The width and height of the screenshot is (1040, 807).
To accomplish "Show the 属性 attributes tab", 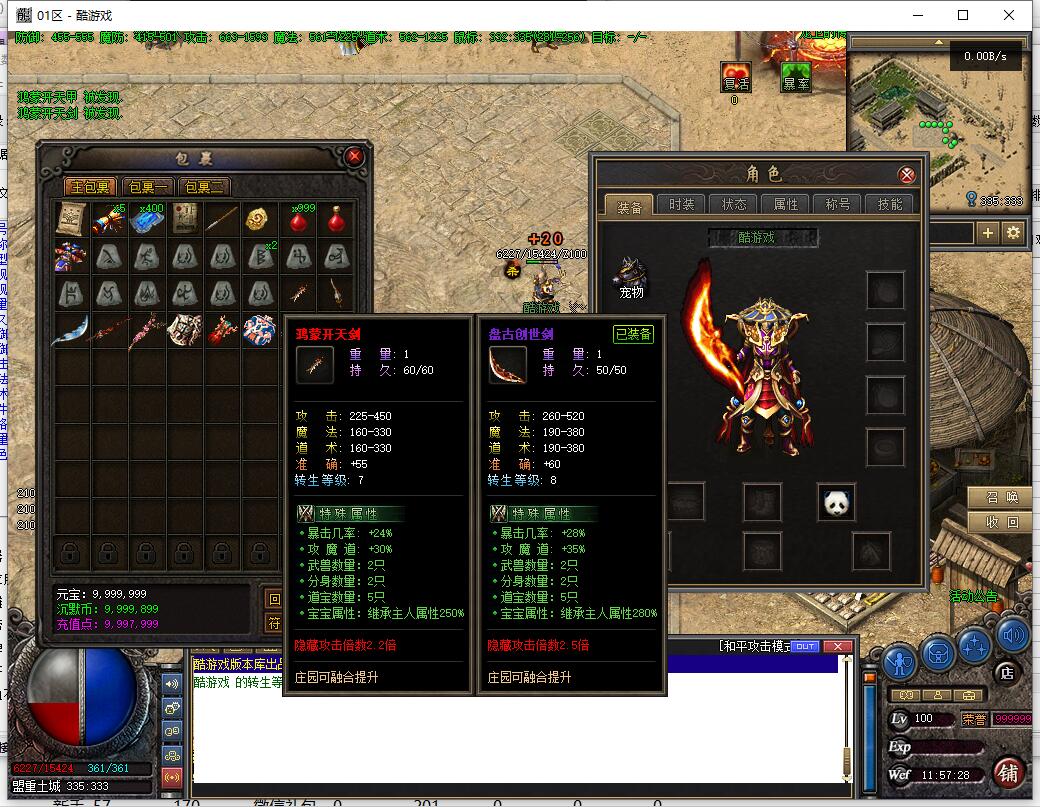I will (x=786, y=204).
